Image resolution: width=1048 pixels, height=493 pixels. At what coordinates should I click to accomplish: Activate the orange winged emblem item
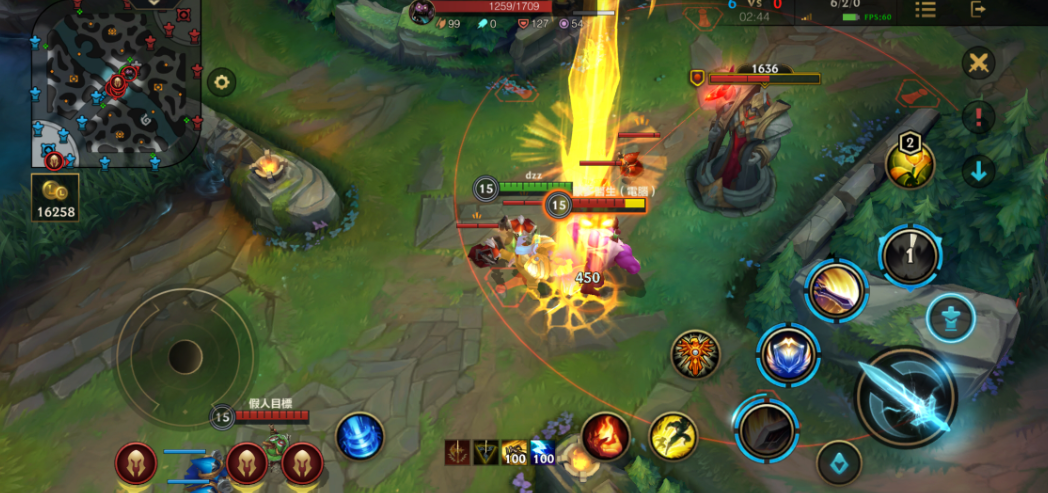click(x=695, y=355)
